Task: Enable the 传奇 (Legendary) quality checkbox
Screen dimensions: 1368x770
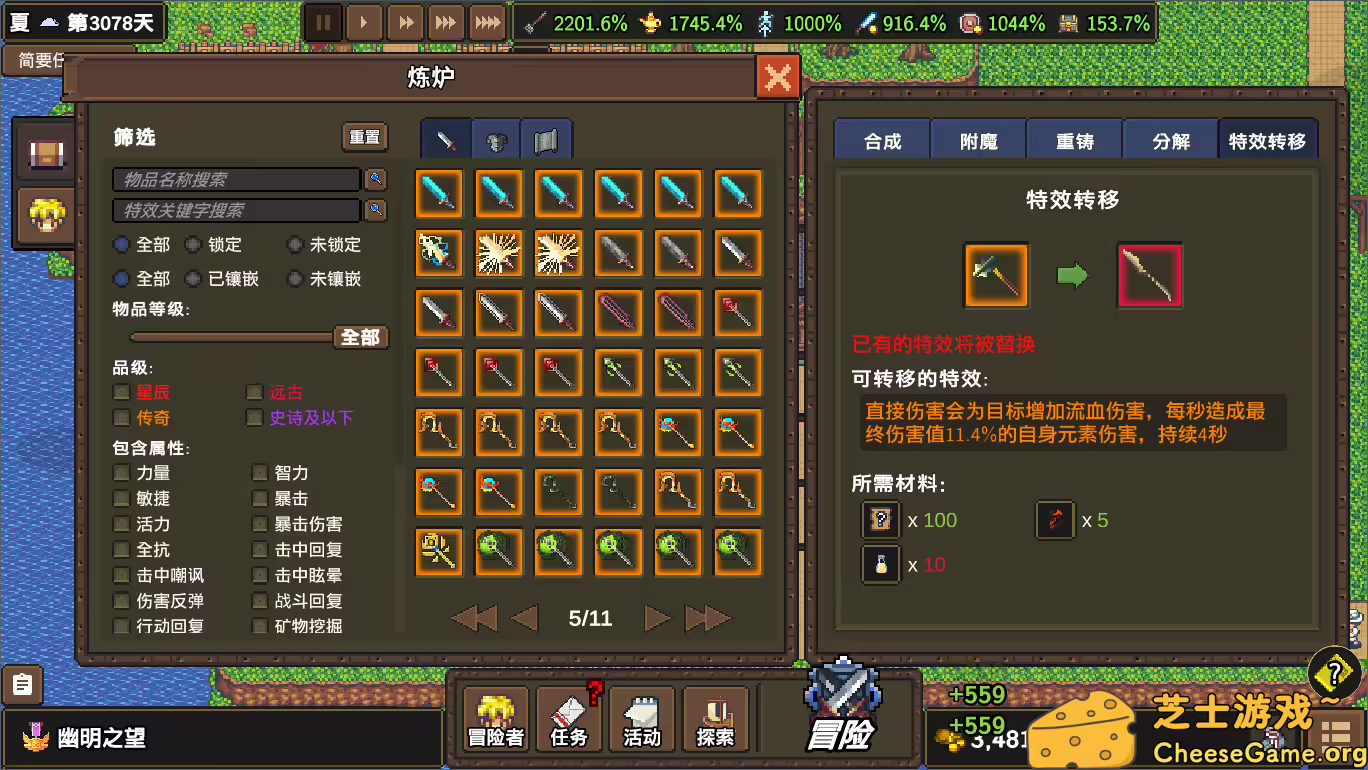Action: coord(121,417)
